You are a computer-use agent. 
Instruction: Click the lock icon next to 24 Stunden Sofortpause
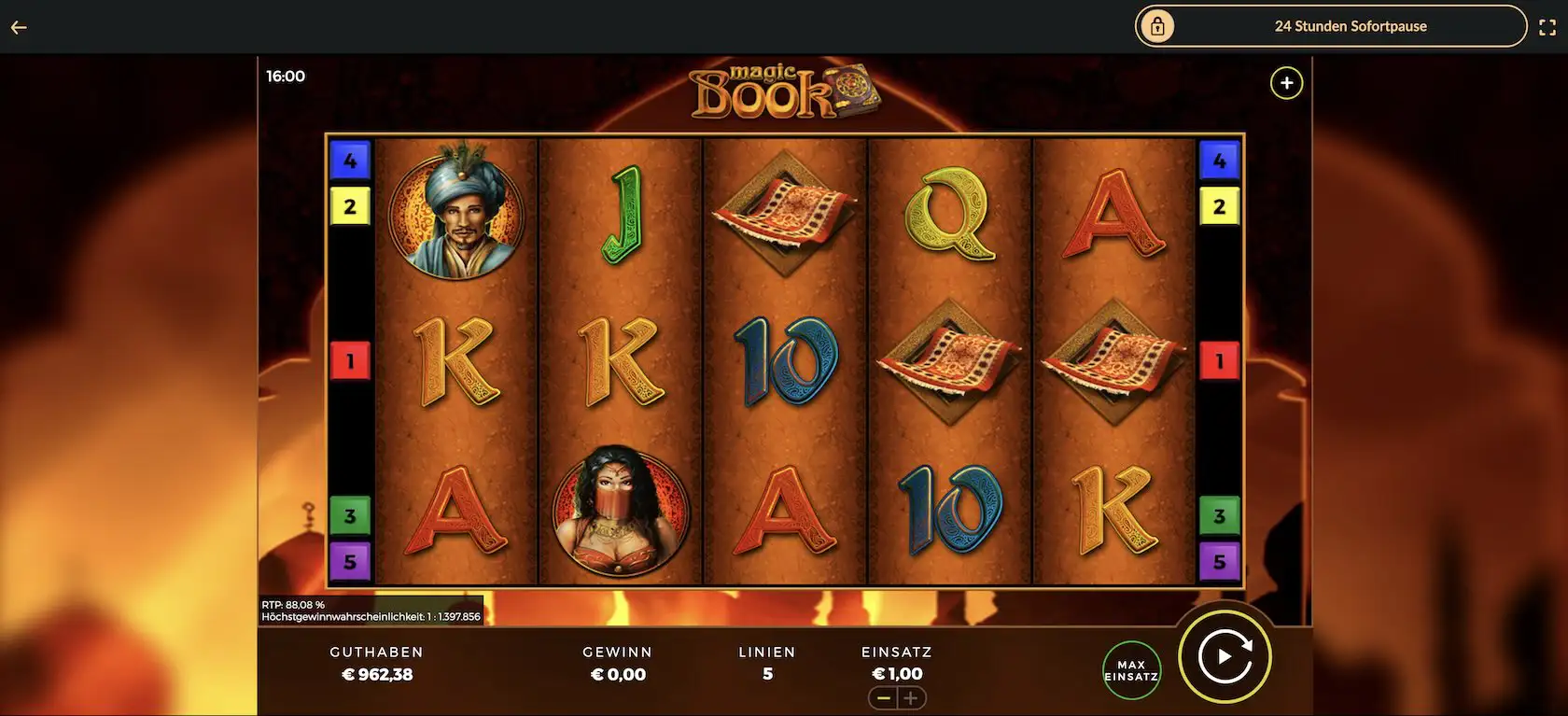coord(1157,26)
